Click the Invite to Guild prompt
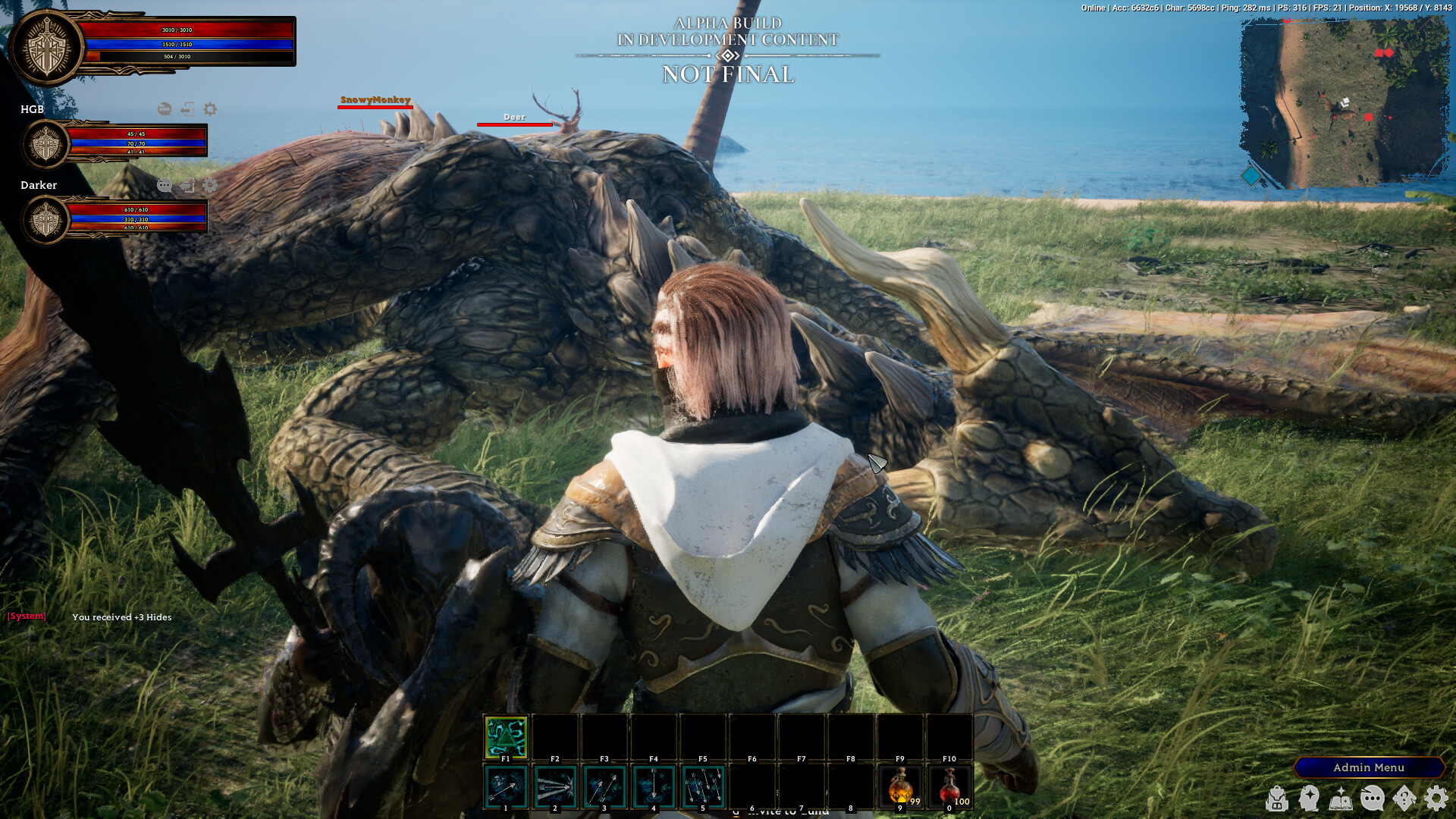Viewport: 1456px width, 819px height. click(781, 811)
